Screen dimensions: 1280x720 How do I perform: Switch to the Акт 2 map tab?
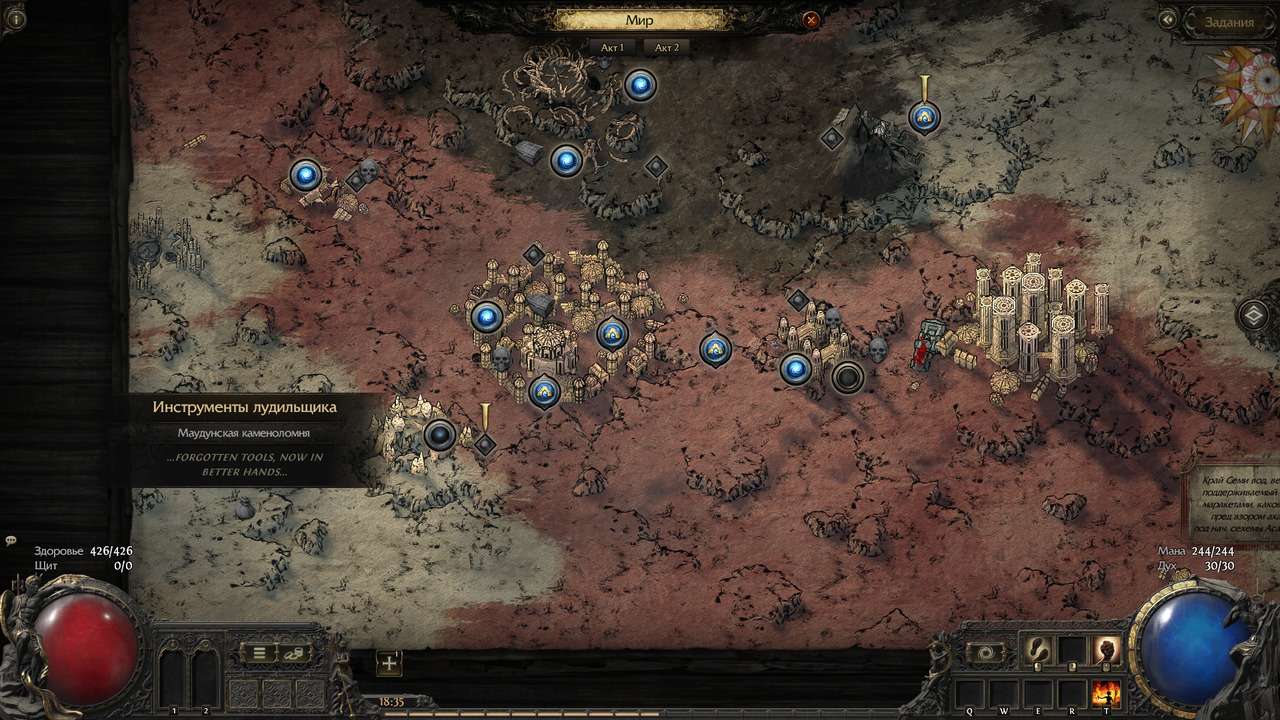(x=666, y=47)
